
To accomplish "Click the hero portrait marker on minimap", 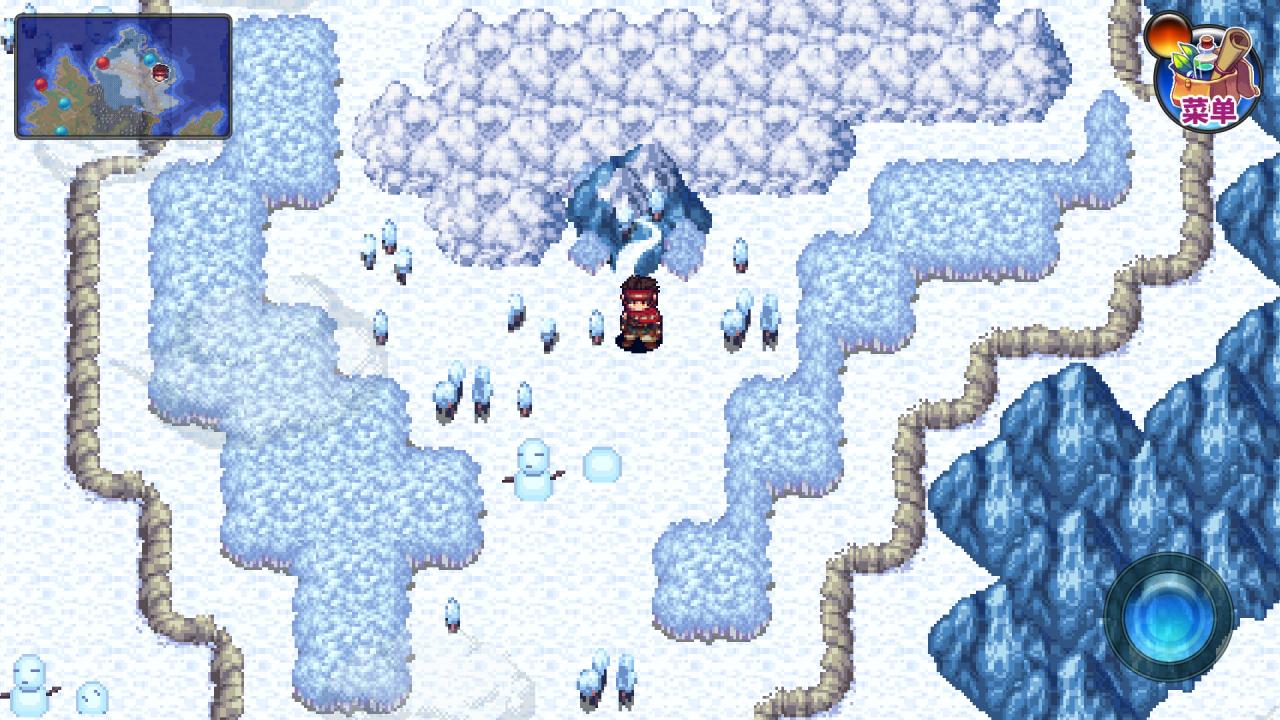I will pos(160,73).
